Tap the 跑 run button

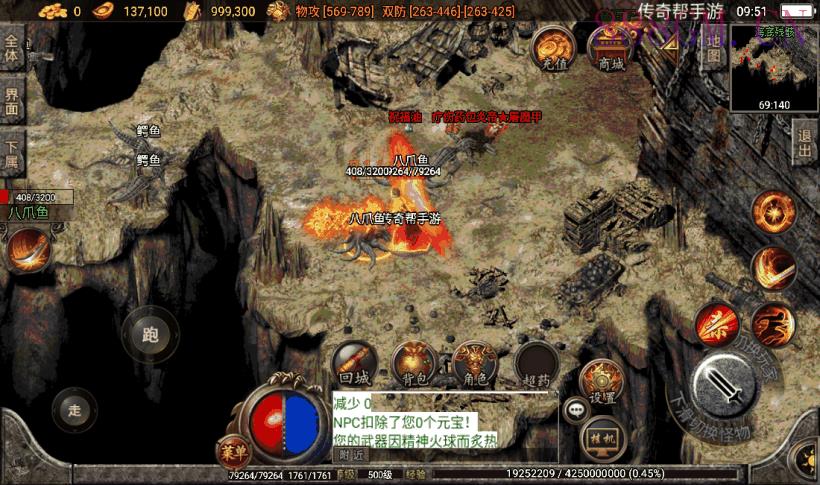coord(151,335)
